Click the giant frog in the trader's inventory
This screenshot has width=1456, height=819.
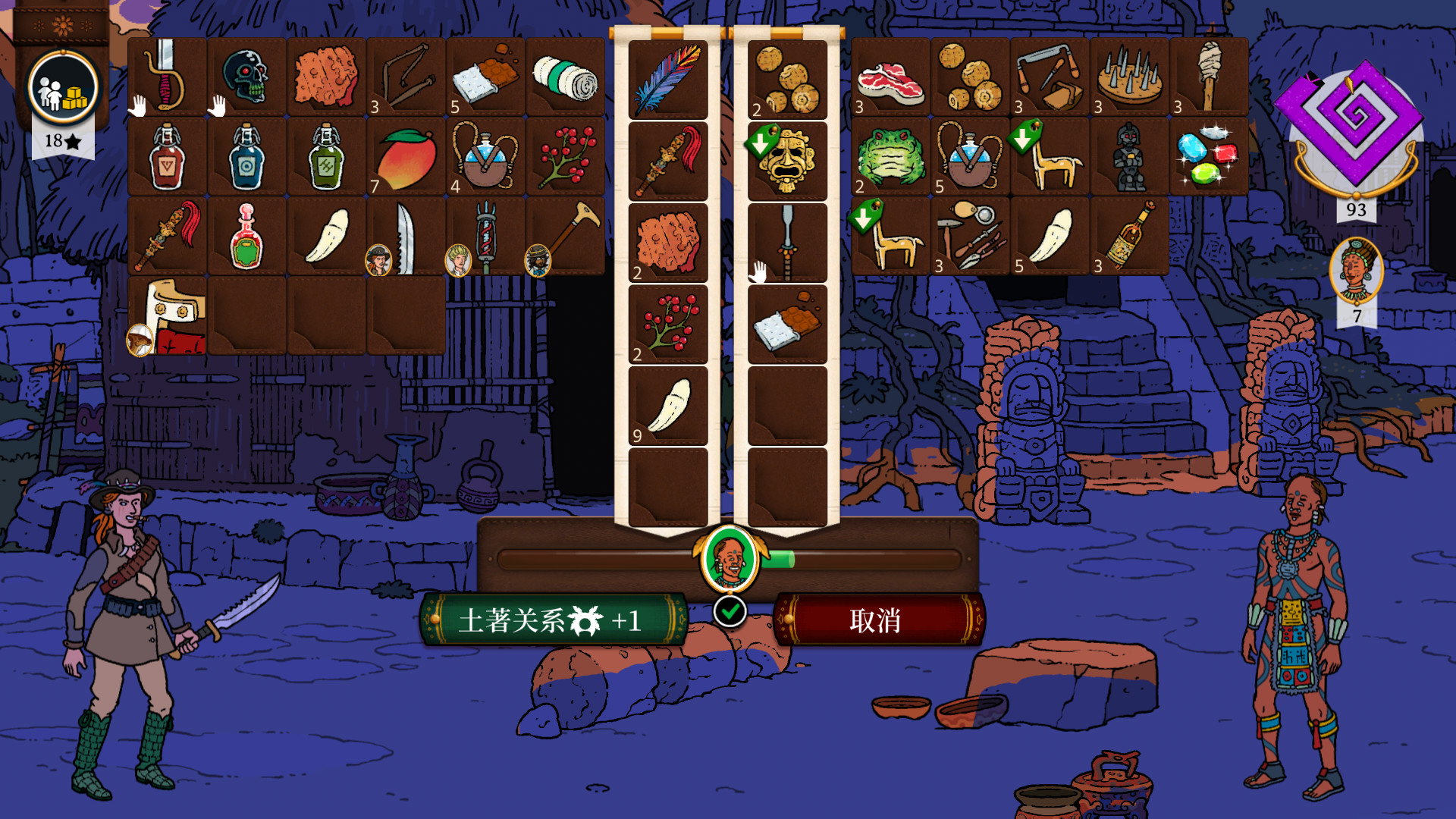pos(891,158)
